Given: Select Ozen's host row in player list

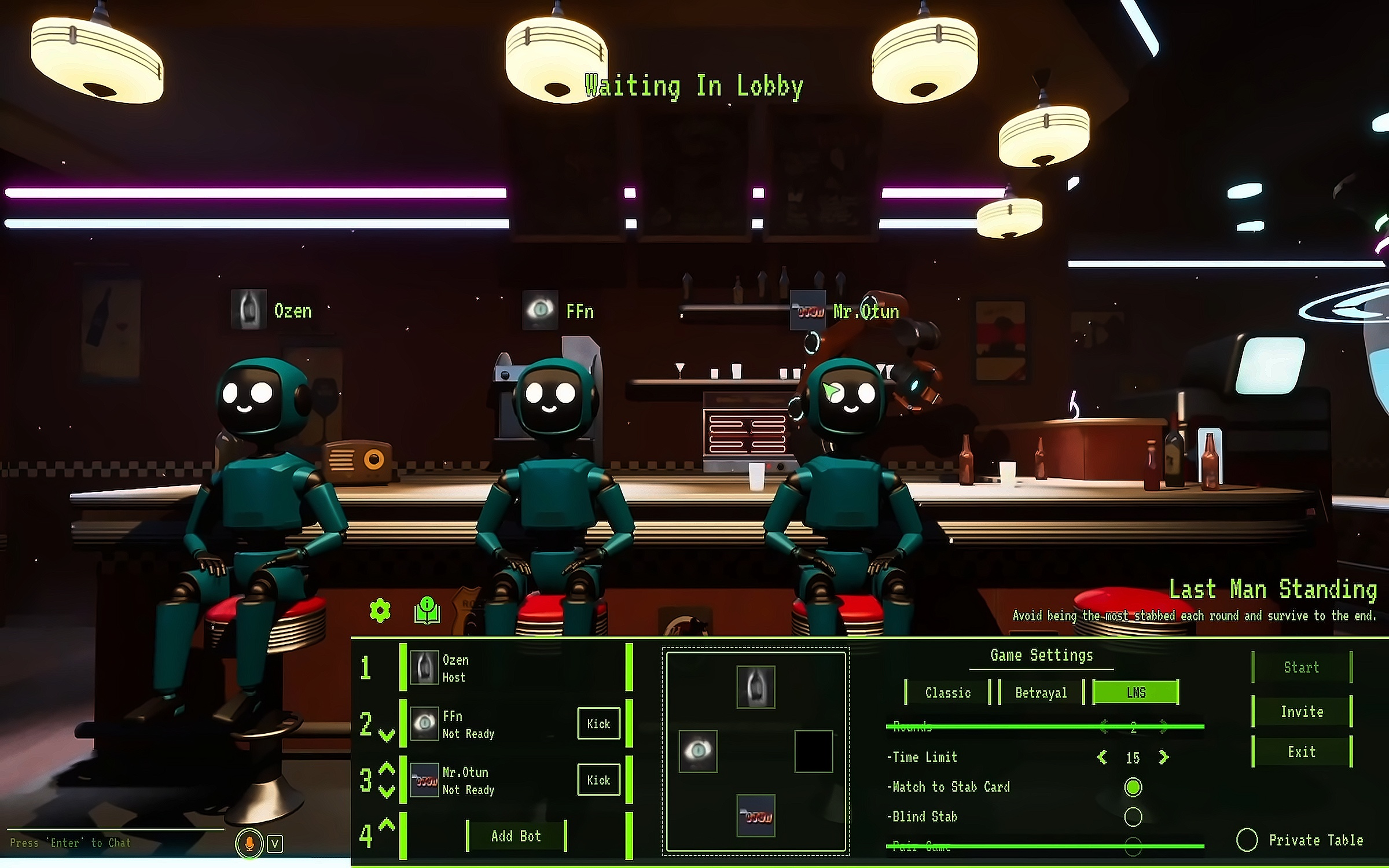Looking at the screenshot, I should tap(515, 668).
